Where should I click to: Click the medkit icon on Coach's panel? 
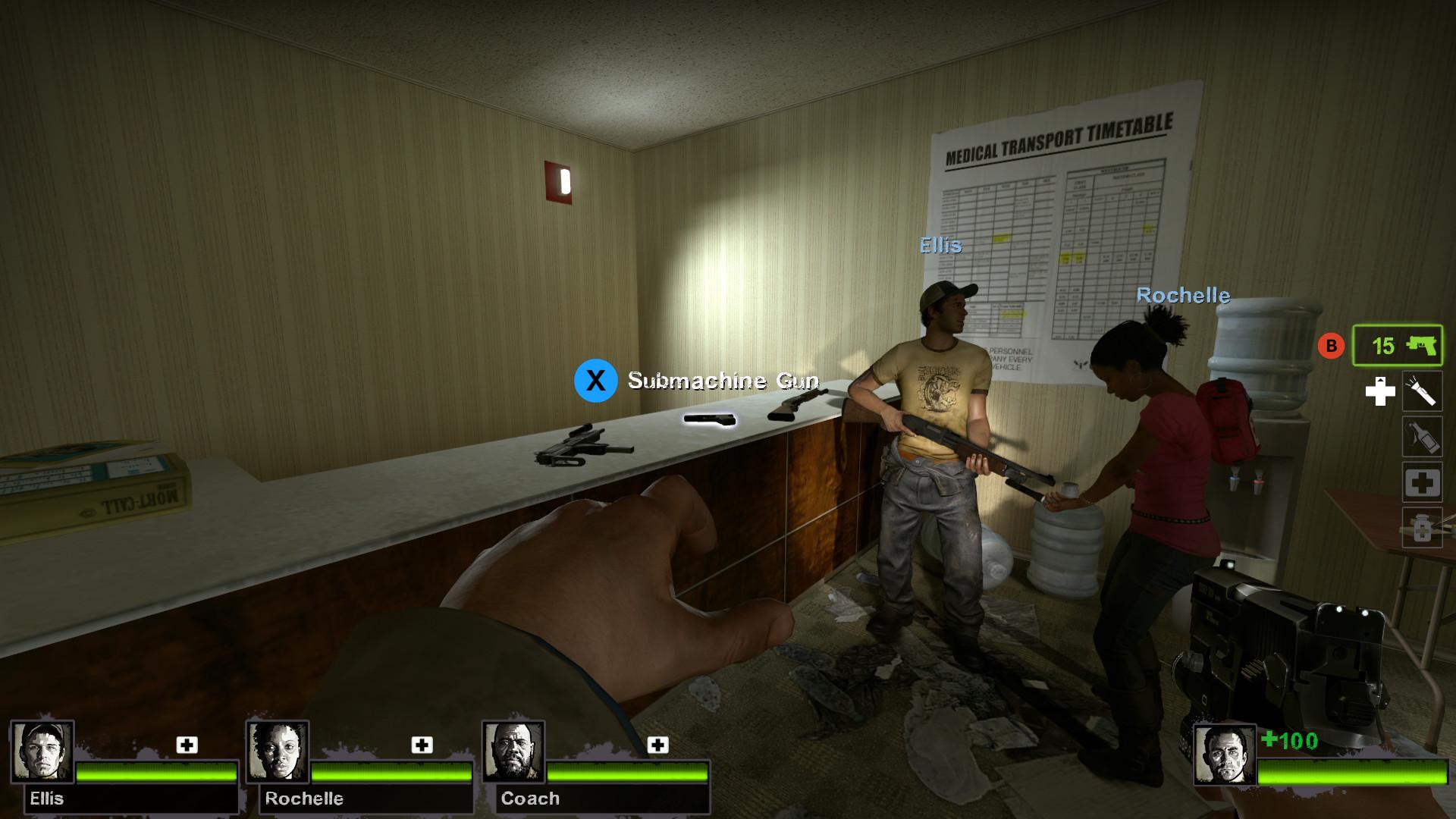(x=657, y=745)
